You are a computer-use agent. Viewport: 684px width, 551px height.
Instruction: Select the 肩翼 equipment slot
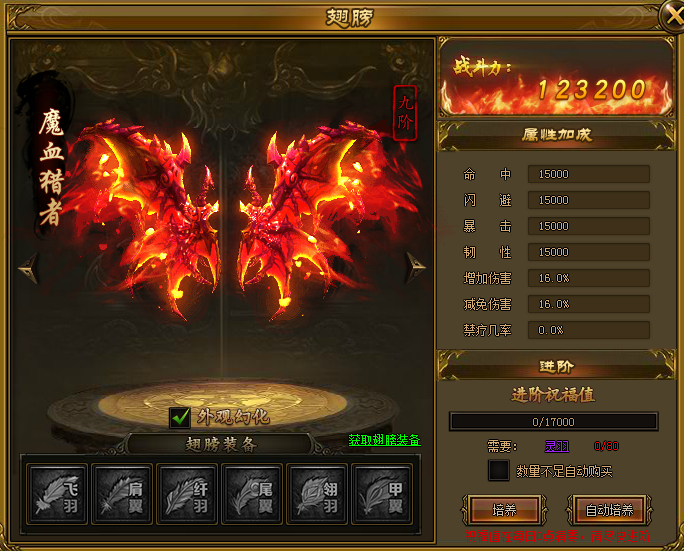pyautogui.click(x=121, y=491)
